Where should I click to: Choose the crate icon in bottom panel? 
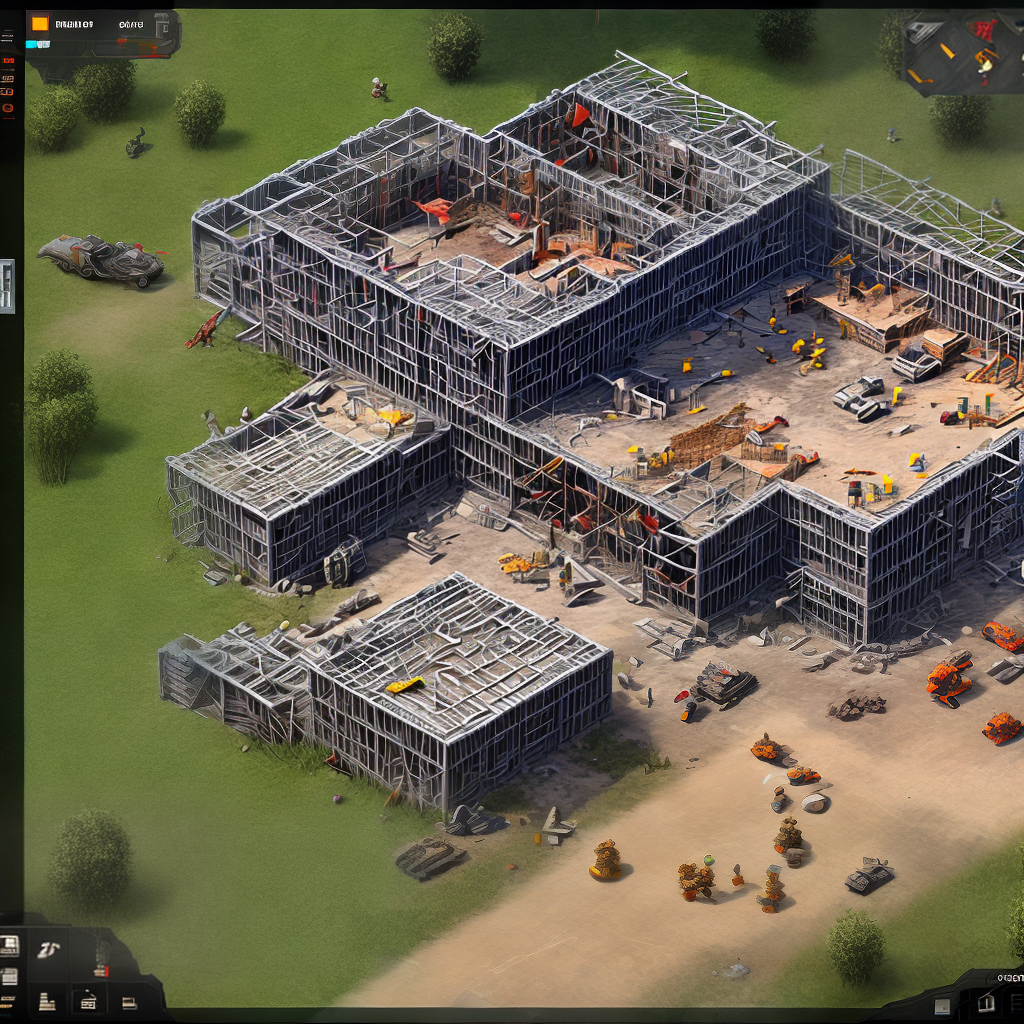(x=88, y=1001)
